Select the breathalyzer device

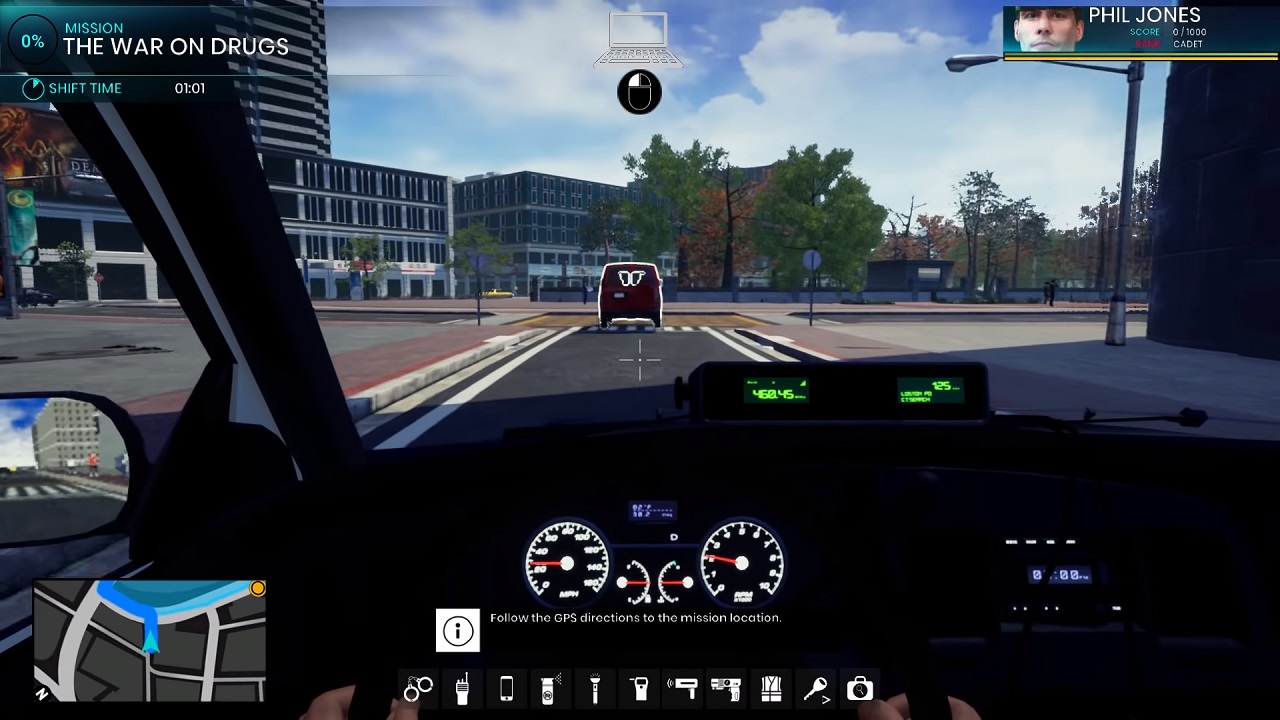[x=640, y=688]
